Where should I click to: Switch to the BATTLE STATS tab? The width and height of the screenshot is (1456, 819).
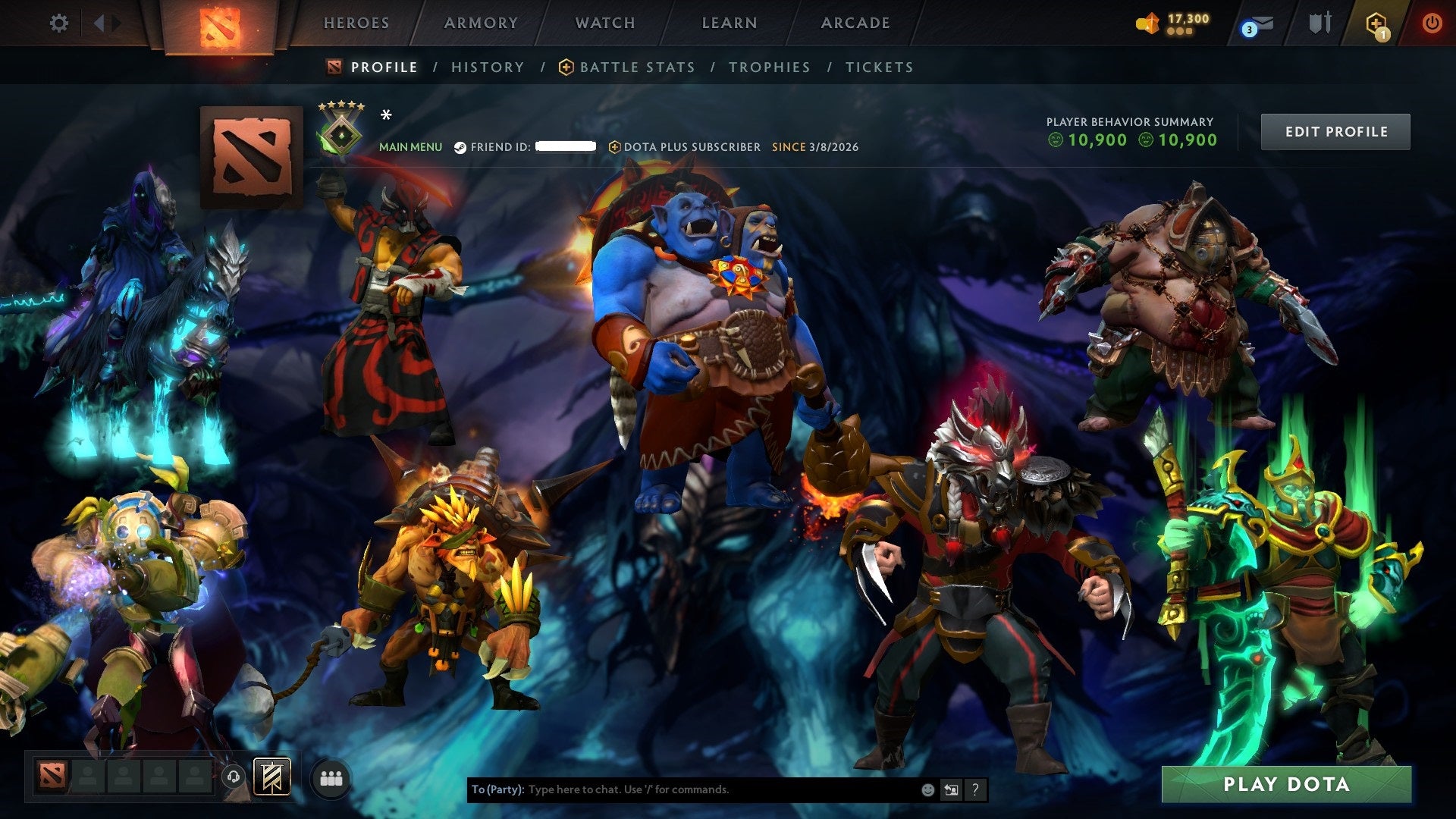point(635,67)
